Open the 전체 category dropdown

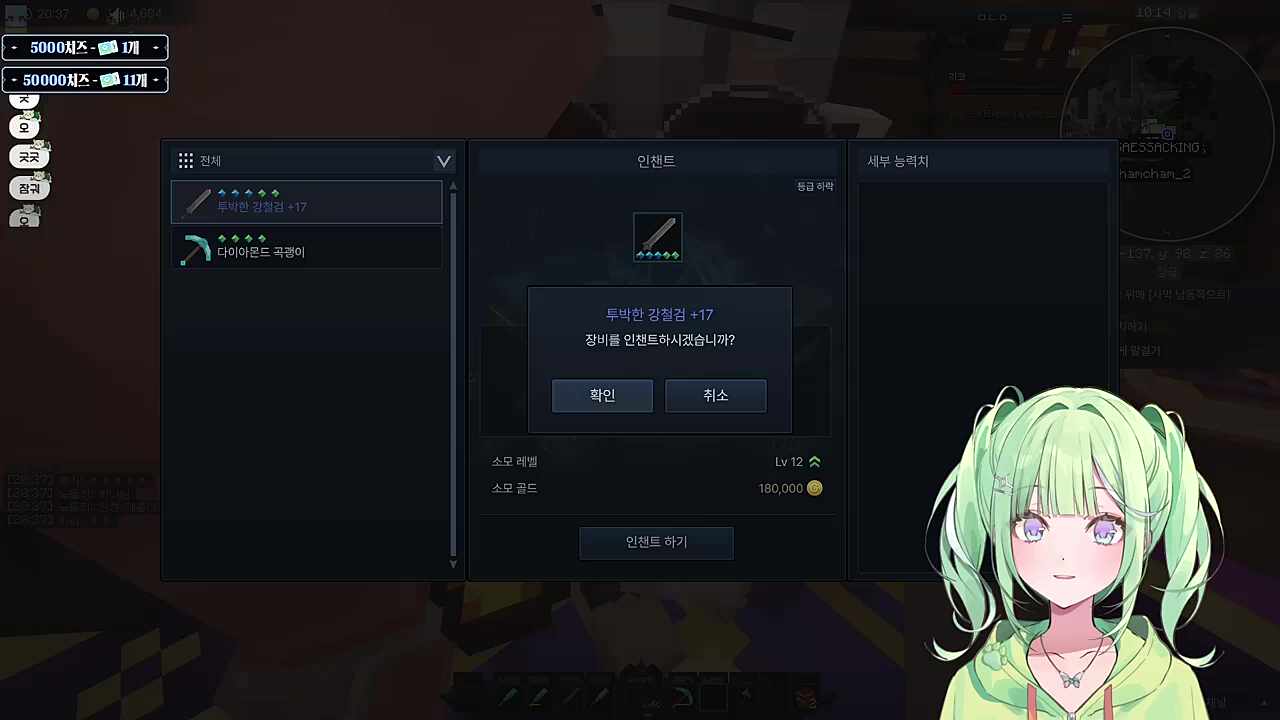coord(443,161)
